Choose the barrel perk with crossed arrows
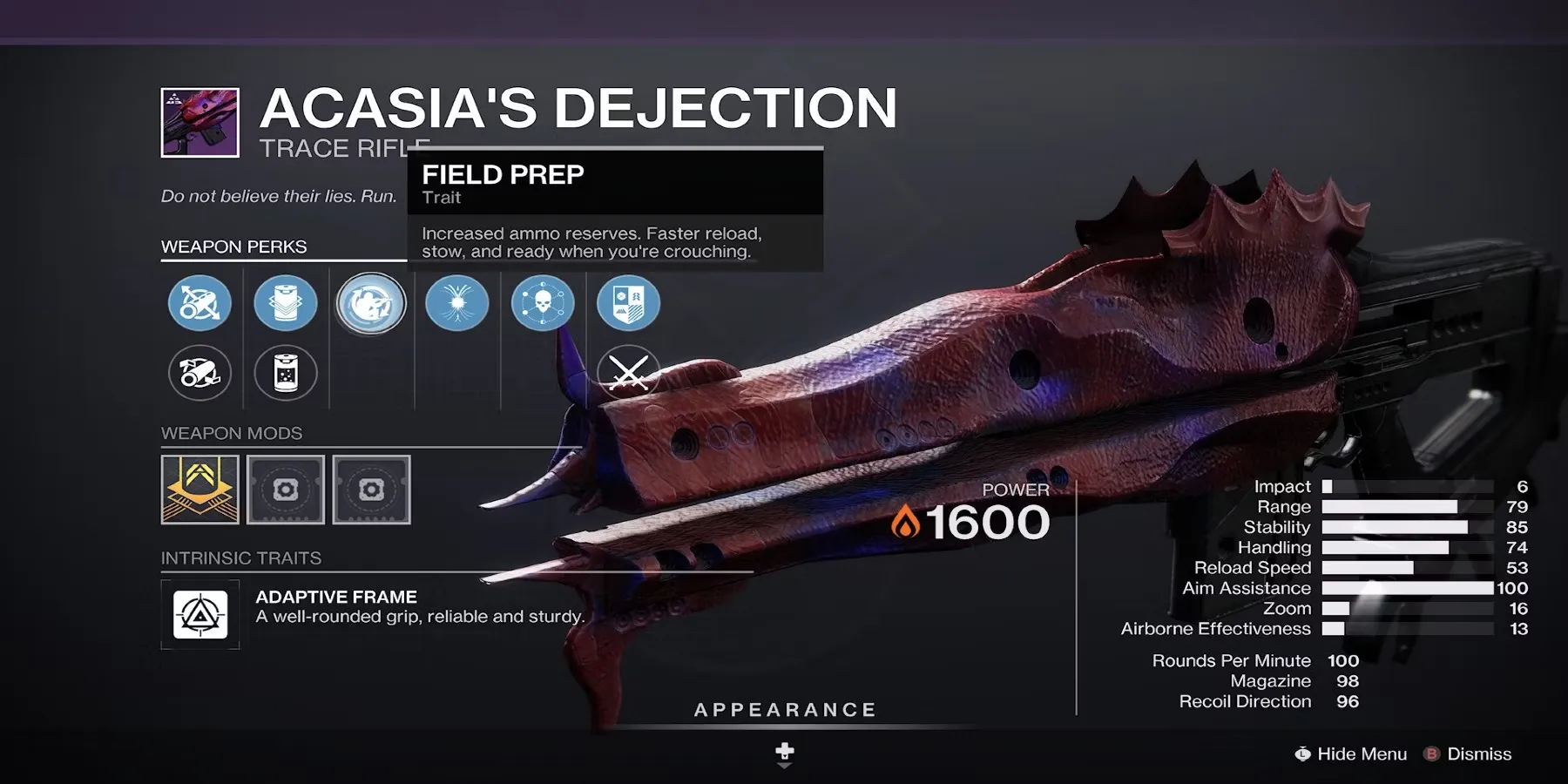The width and height of the screenshot is (1568, 784). tap(199, 303)
